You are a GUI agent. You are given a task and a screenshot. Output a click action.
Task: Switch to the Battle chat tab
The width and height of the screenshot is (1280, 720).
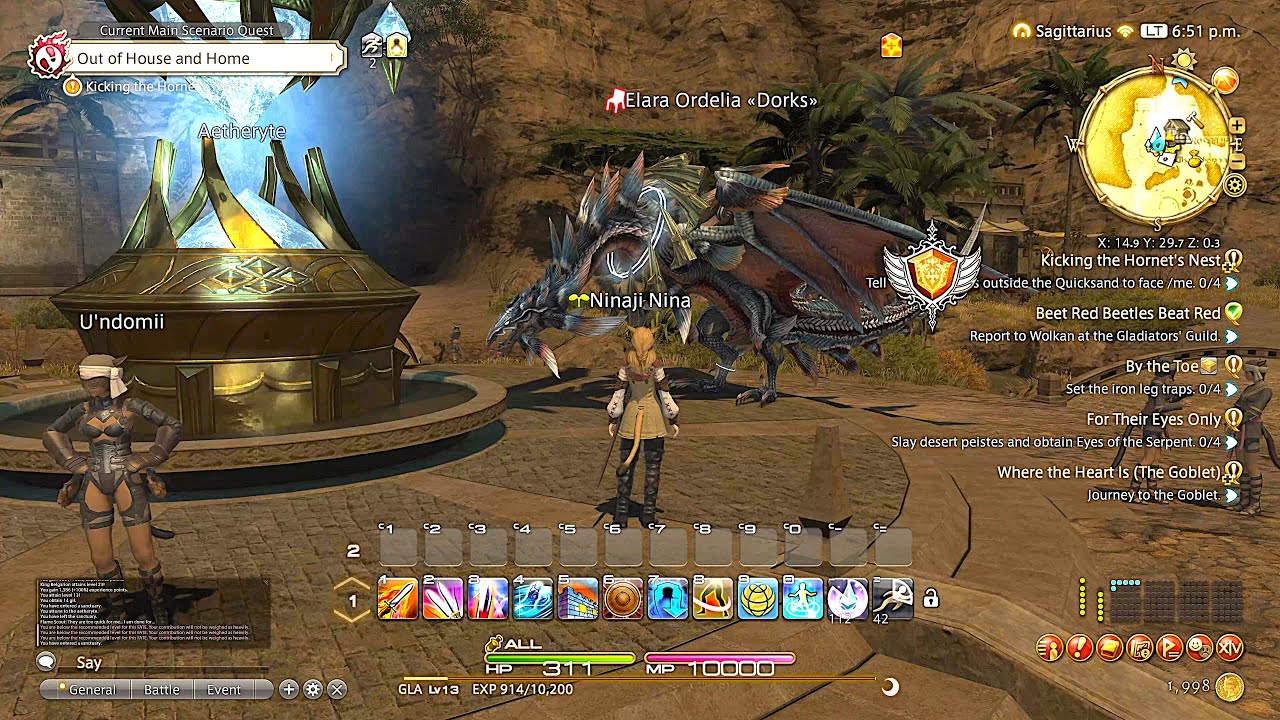pyautogui.click(x=162, y=689)
